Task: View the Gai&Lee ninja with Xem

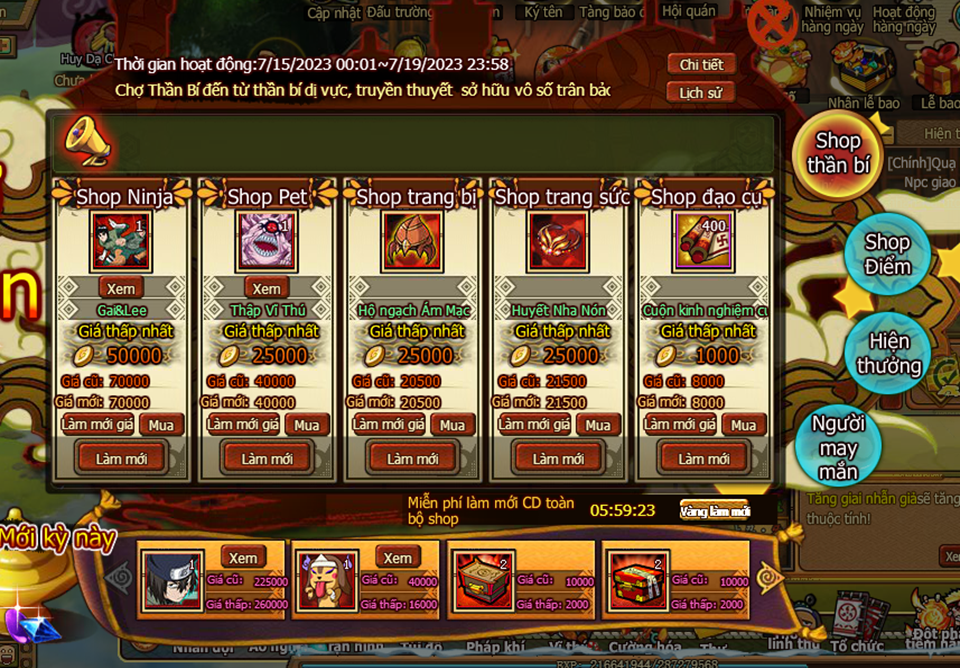Action: pos(121,288)
